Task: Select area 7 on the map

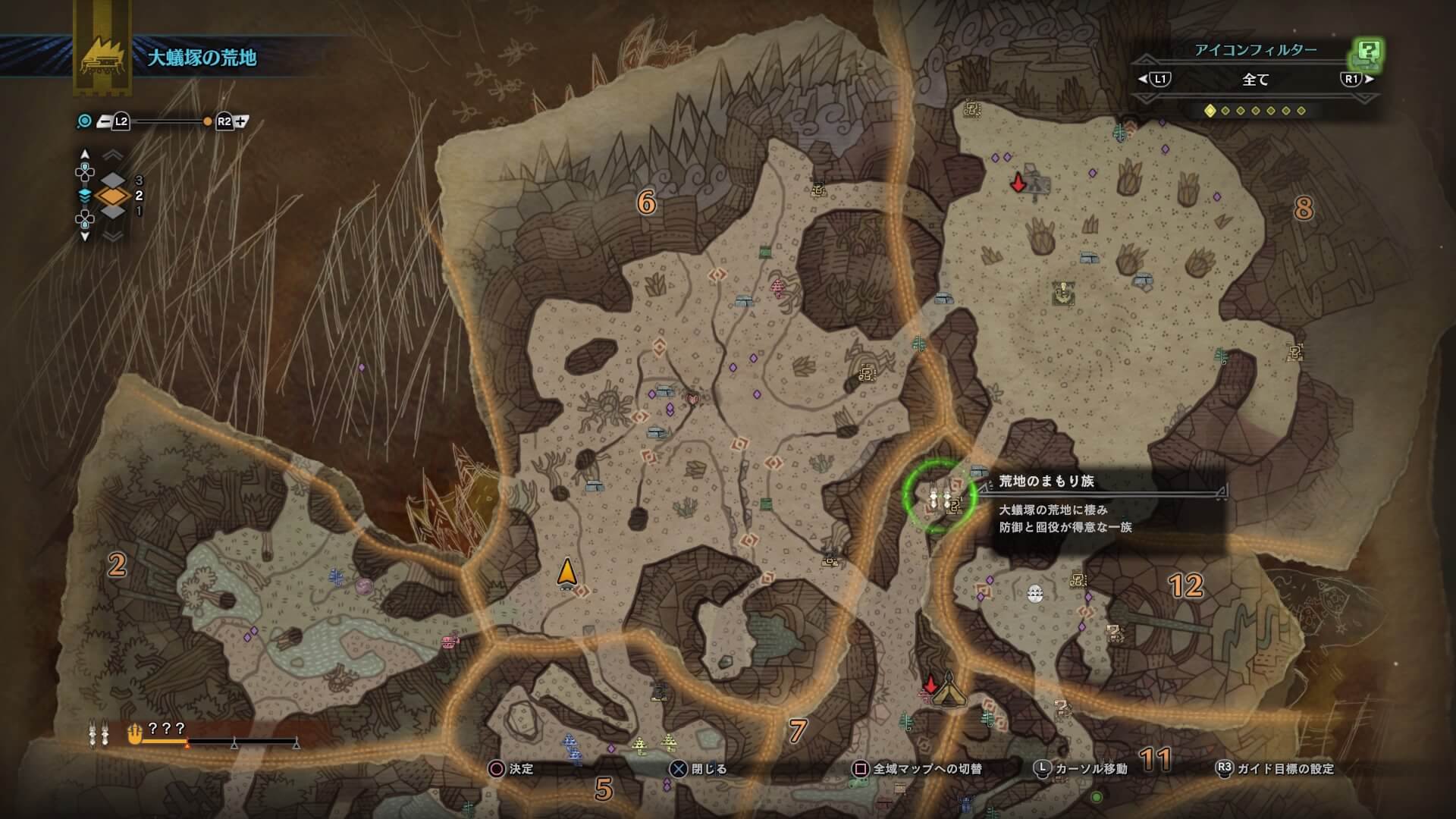Action: 797,731
